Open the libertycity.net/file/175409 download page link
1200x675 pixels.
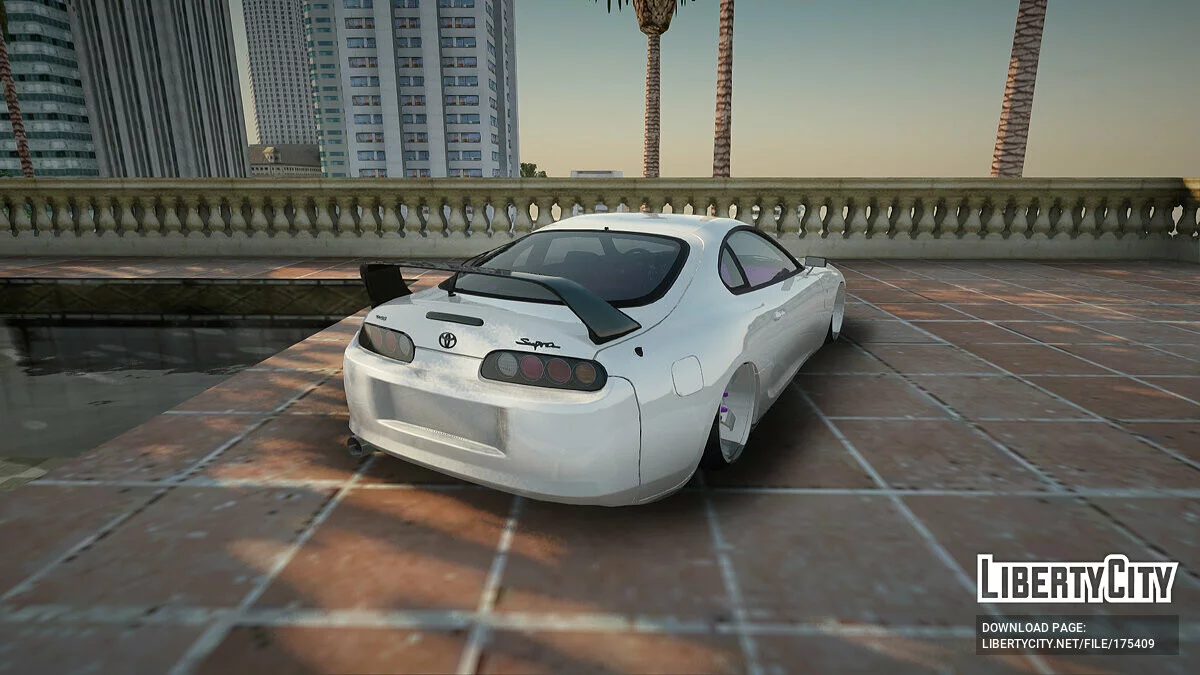[x=1067, y=643]
